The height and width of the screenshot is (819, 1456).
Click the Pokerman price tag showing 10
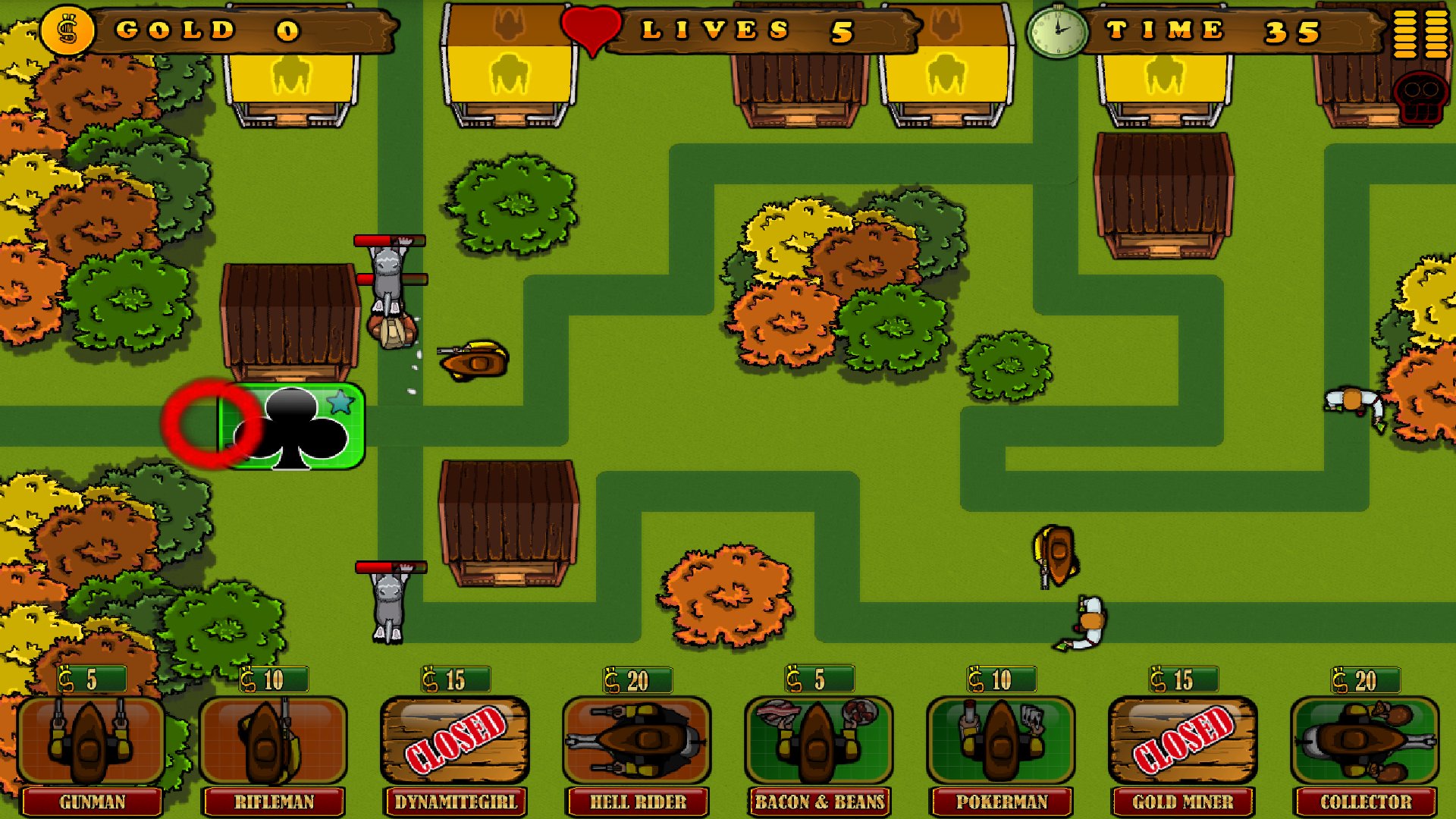[x=999, y=680]
